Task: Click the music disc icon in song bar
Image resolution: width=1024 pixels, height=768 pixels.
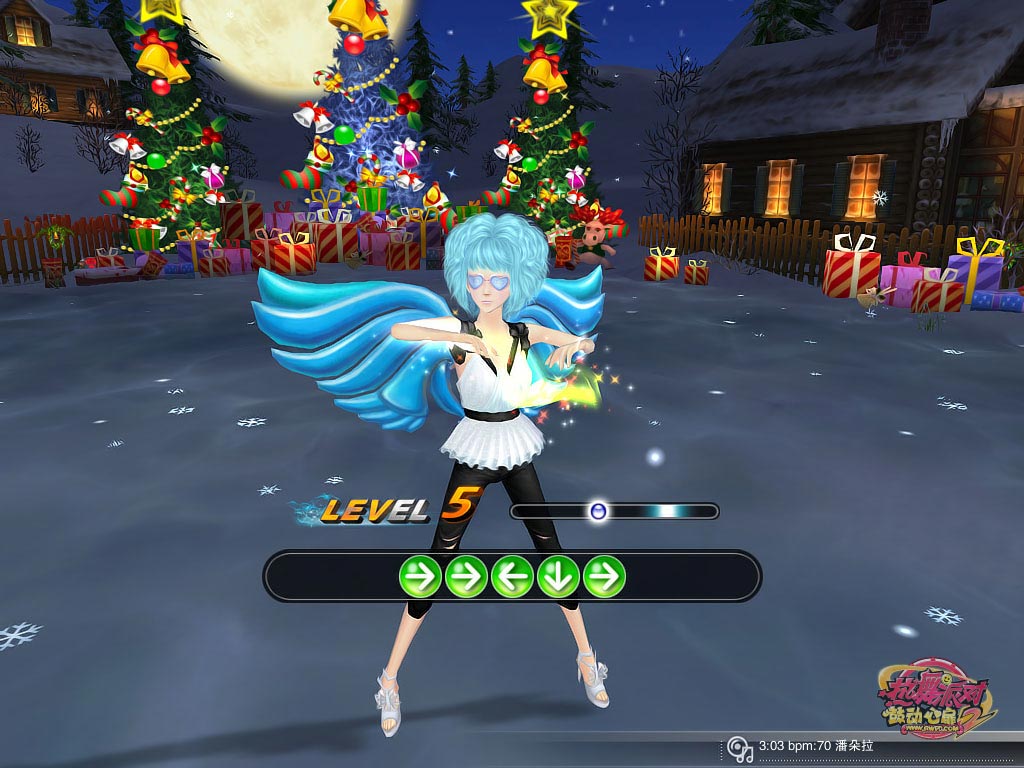Action: [739, 747]
